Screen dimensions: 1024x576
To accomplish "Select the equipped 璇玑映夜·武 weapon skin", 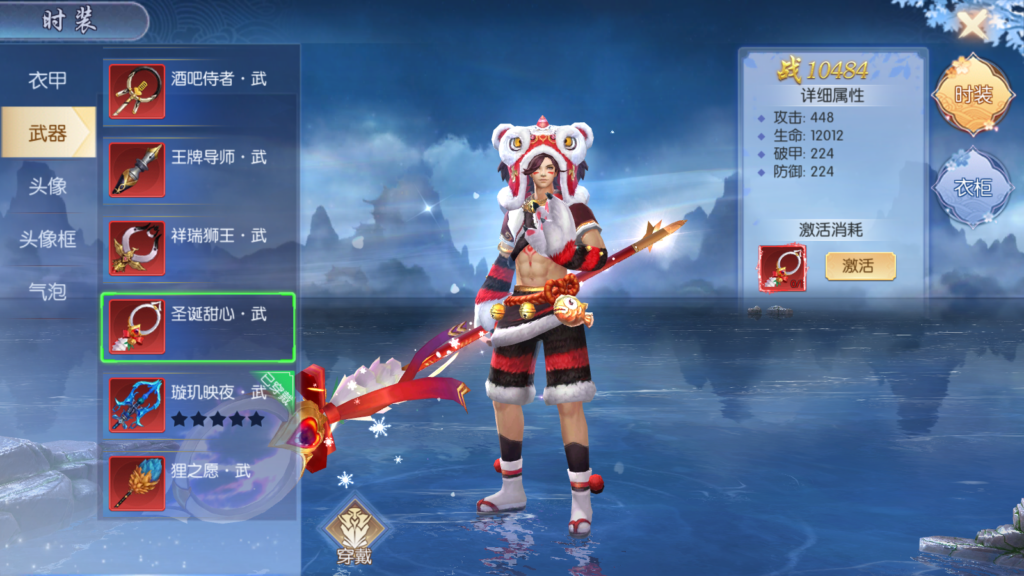I will (x=199, y=404).
